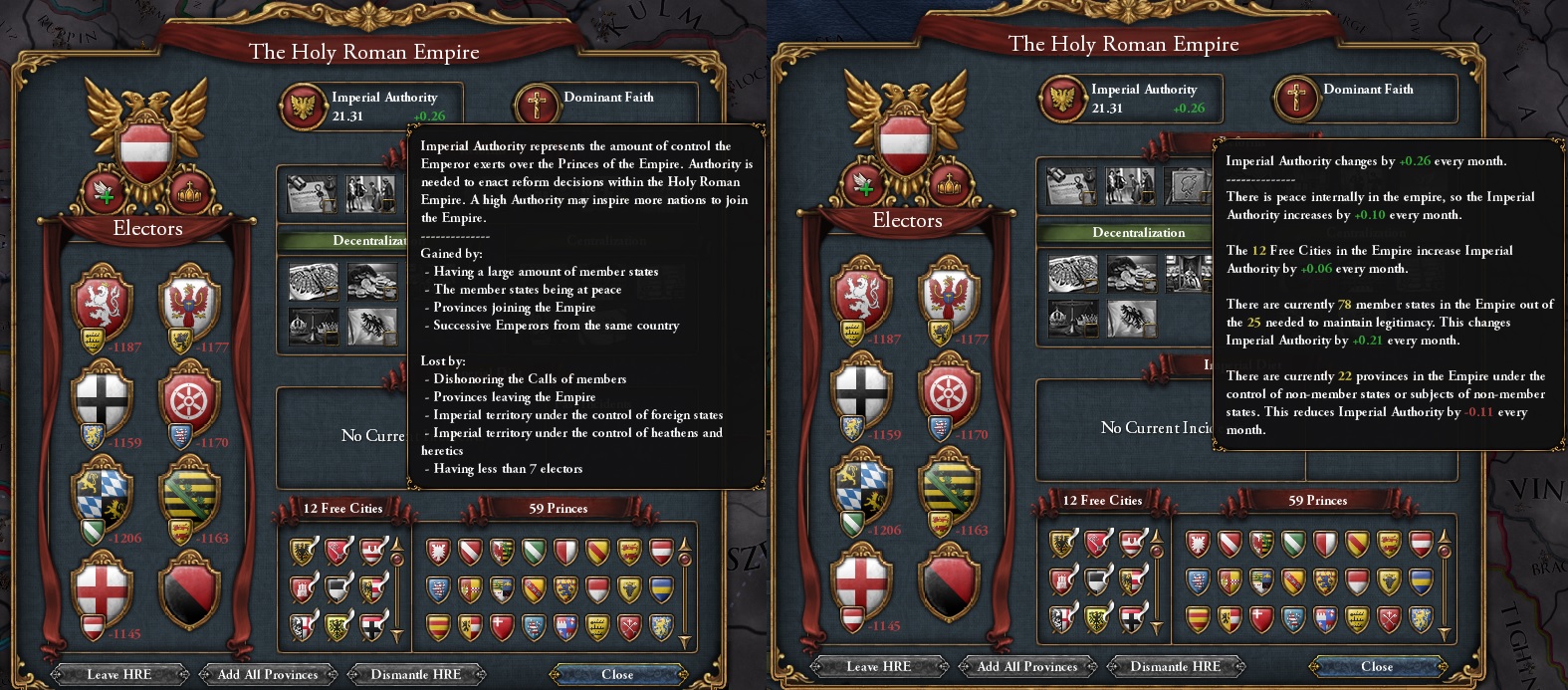The width and height of the screenshot is (1568, 690).
Task: Click the Imperial Authority eagle icon, right panel
Action: click(x=1062, y=99)
